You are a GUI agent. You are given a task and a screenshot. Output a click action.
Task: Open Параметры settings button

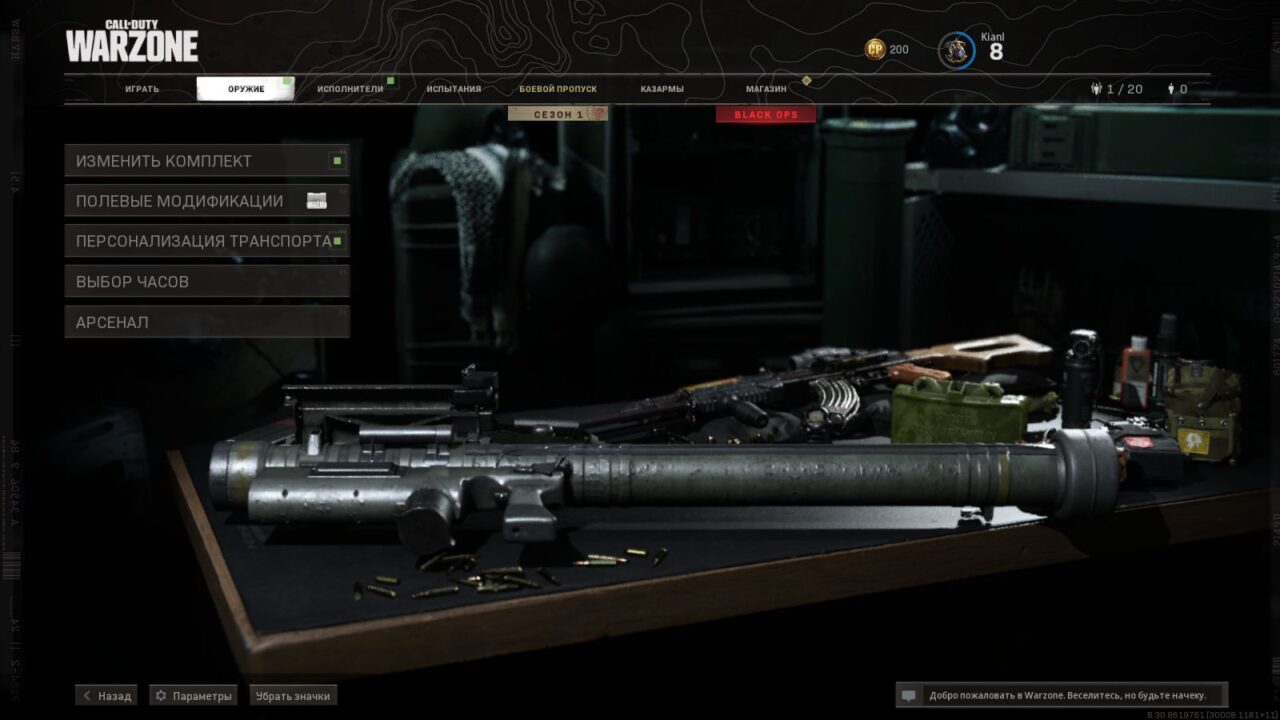(193, 695)
